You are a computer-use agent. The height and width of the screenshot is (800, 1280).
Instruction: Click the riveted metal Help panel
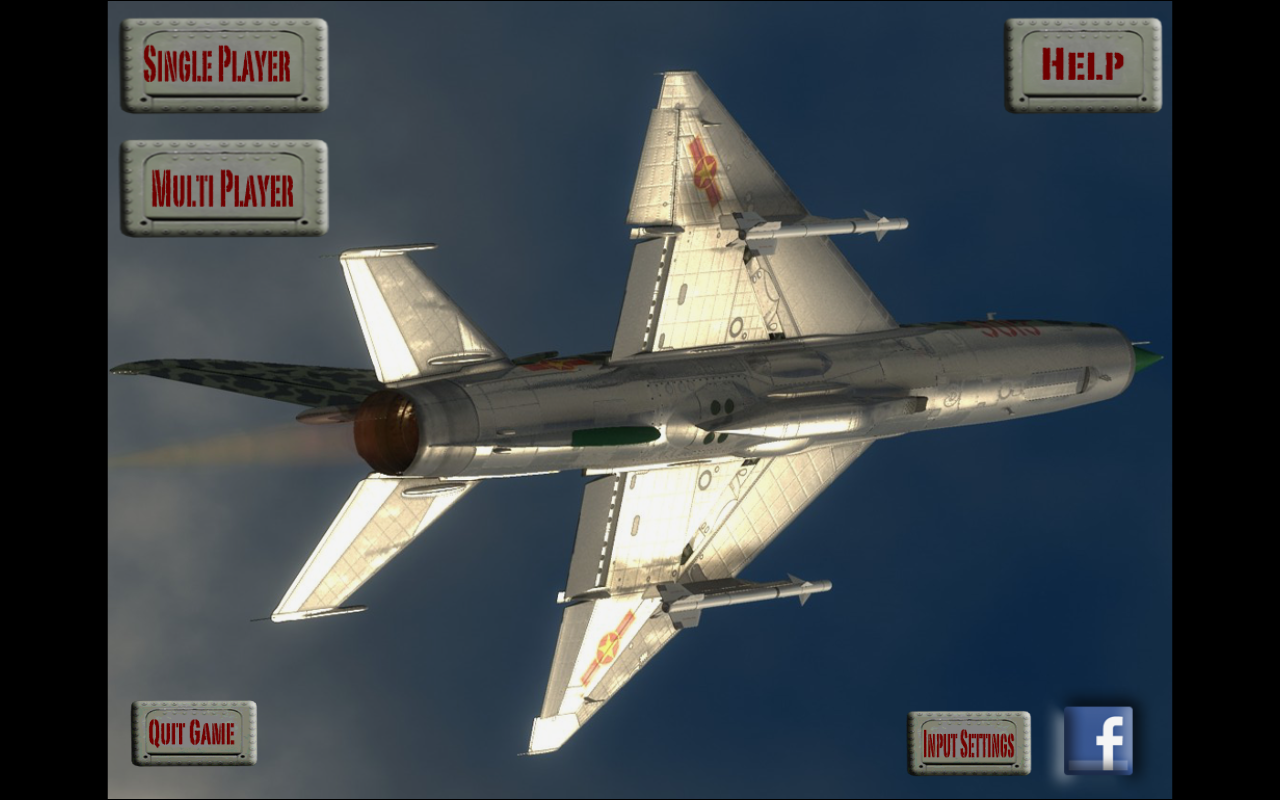(1085, 64)
